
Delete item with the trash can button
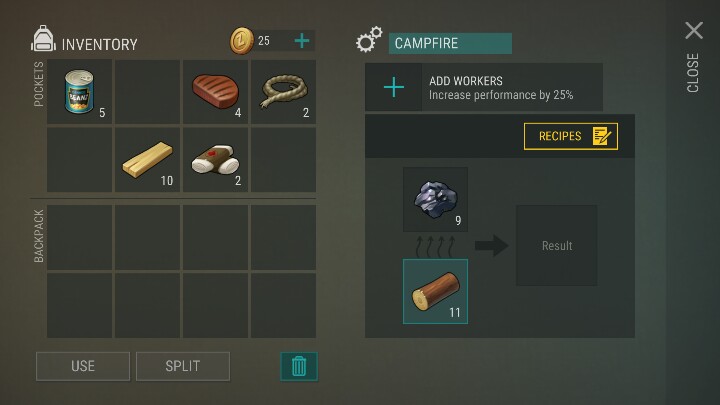(x=298, y=366)
